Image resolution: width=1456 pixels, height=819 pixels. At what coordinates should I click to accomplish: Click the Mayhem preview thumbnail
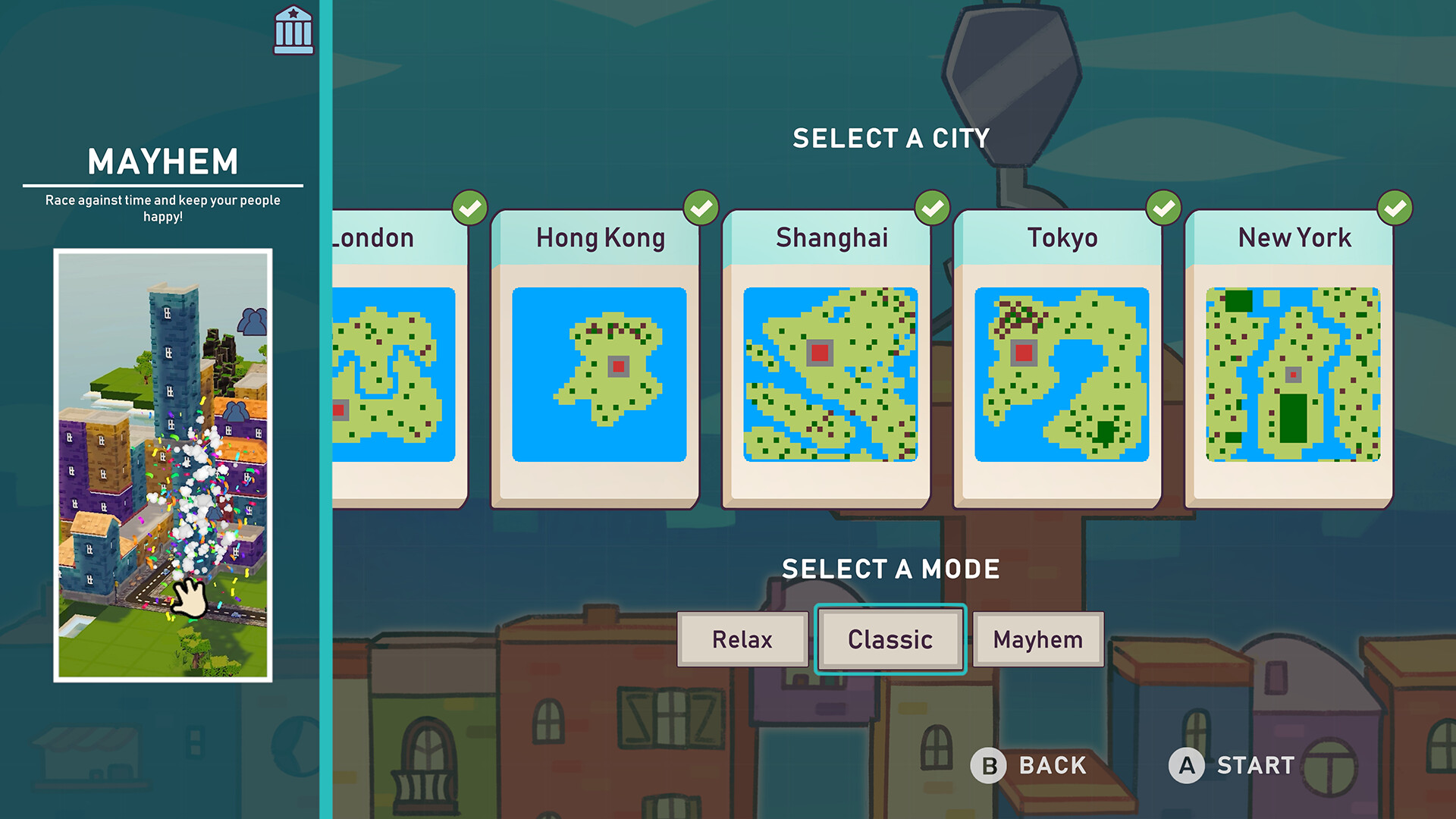pos(163,463)
